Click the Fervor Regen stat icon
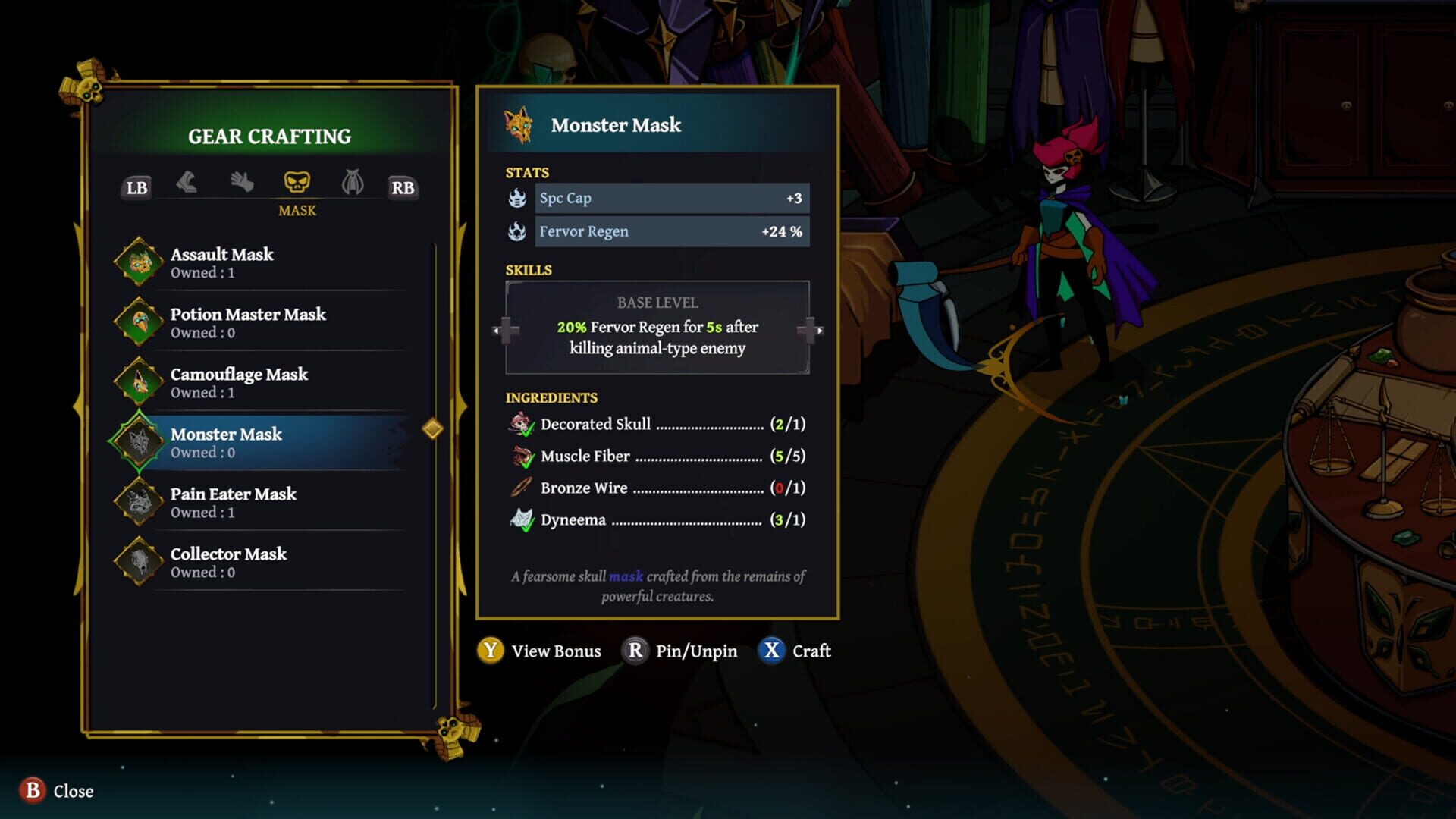 tap(517, 231)
